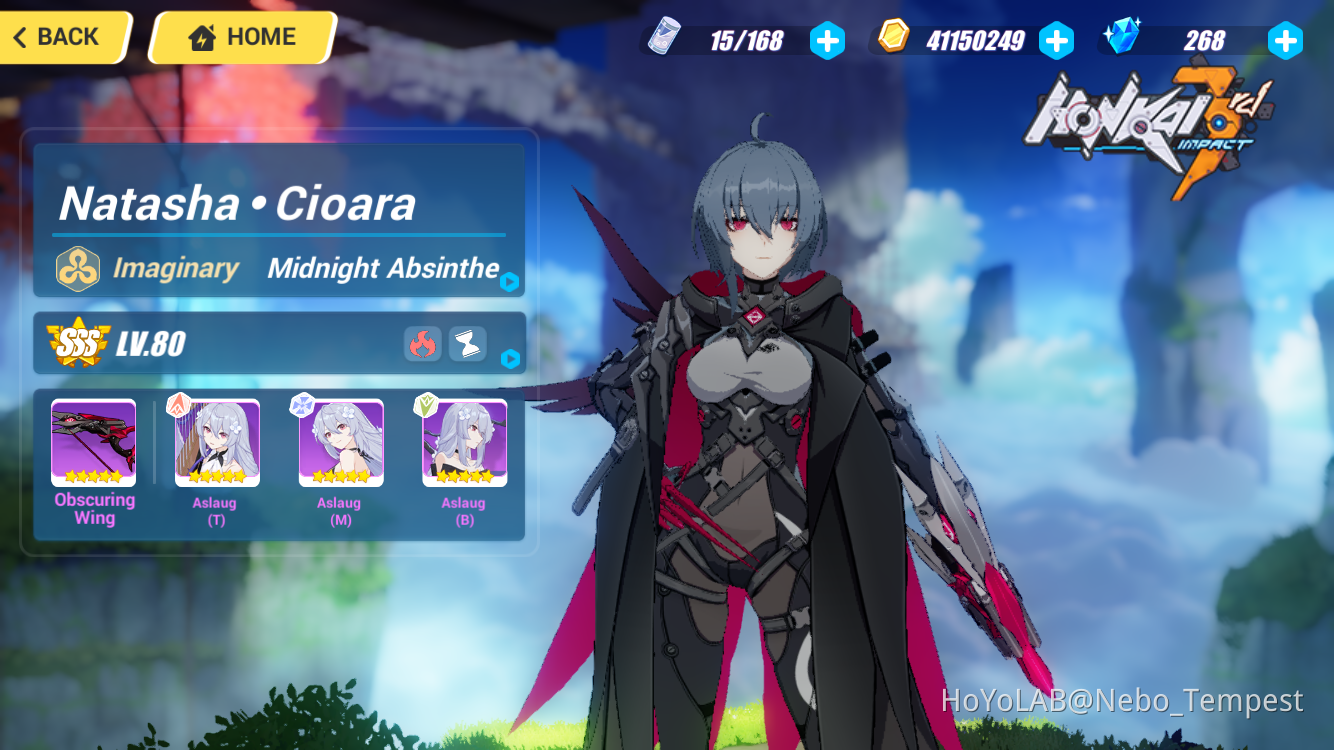Click the crystals currency icon

pos(1122,38)
